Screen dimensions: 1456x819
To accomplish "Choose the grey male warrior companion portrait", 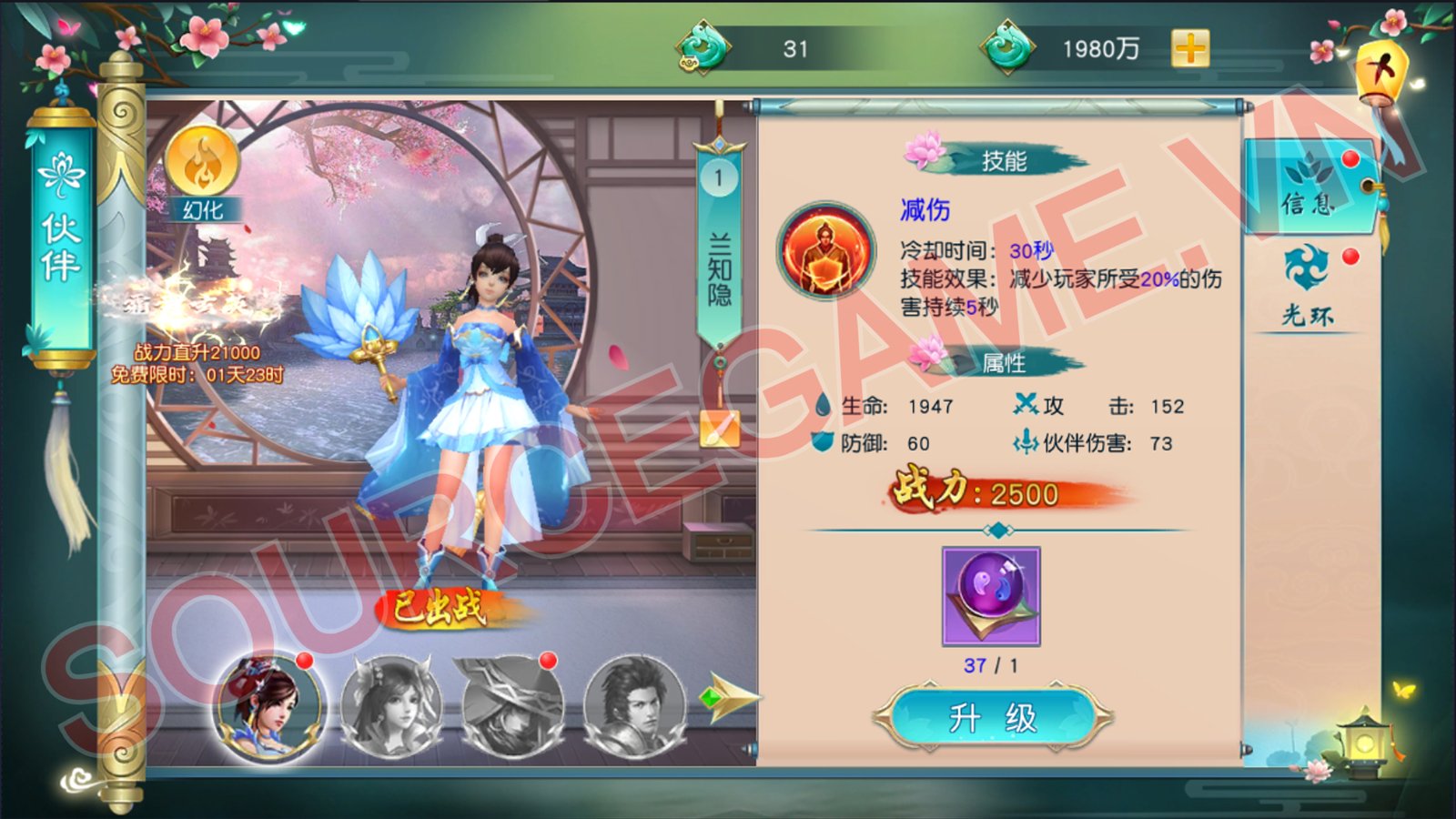I will click(x=634, y=706).
